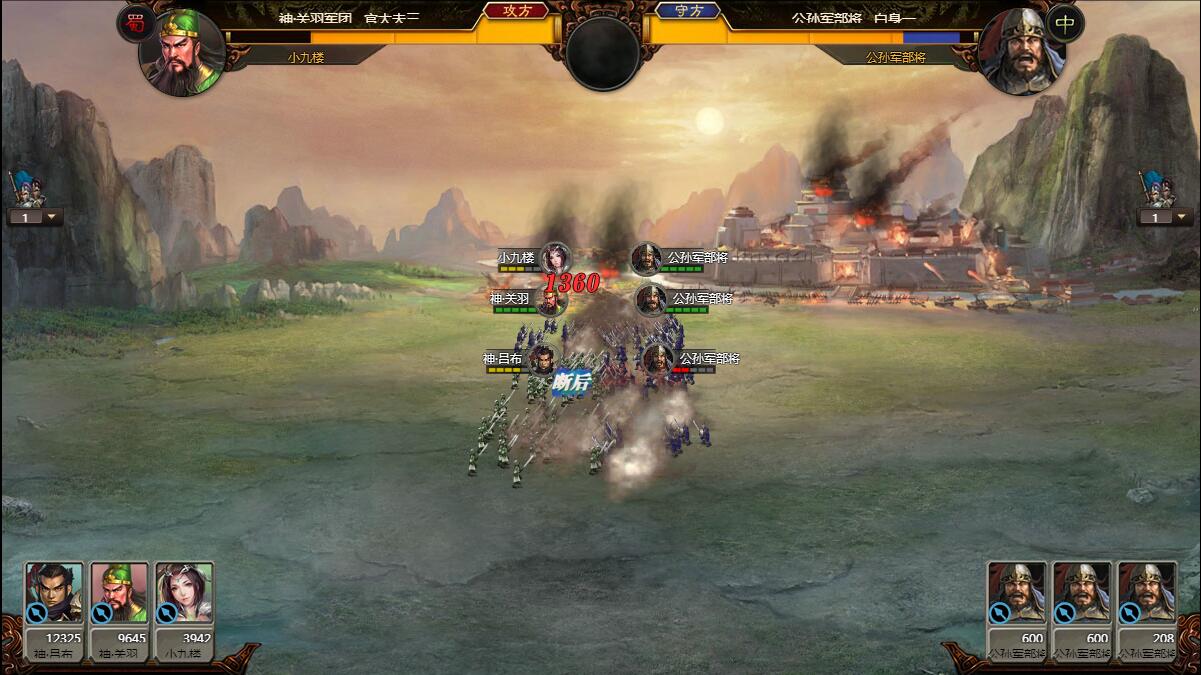This screenshot has width=1201, height=675.
Task: Click the 守方 defender label
Action: point(687,11)
